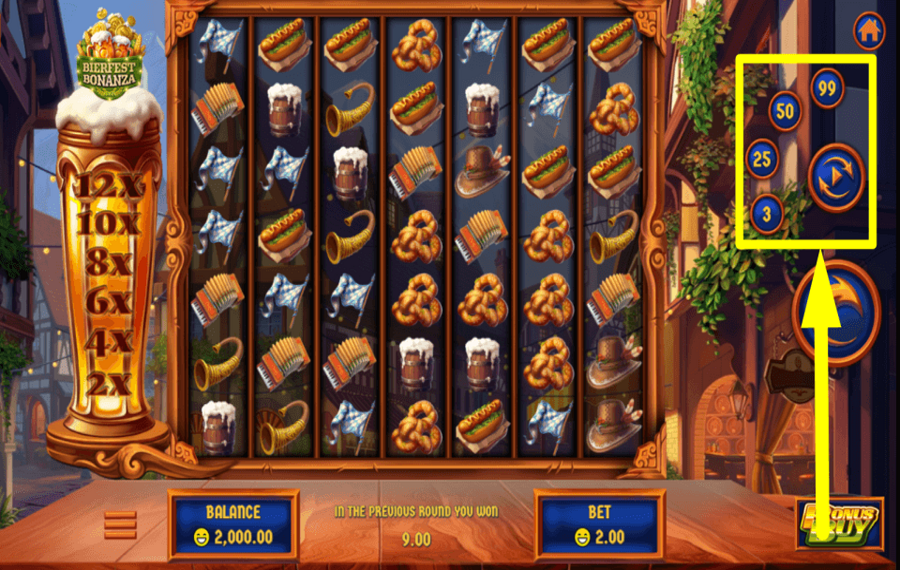Pick the 3 autoplay spins option
Image resolution: width=900 pixels, height=570 pixels.
pos(766,213)
